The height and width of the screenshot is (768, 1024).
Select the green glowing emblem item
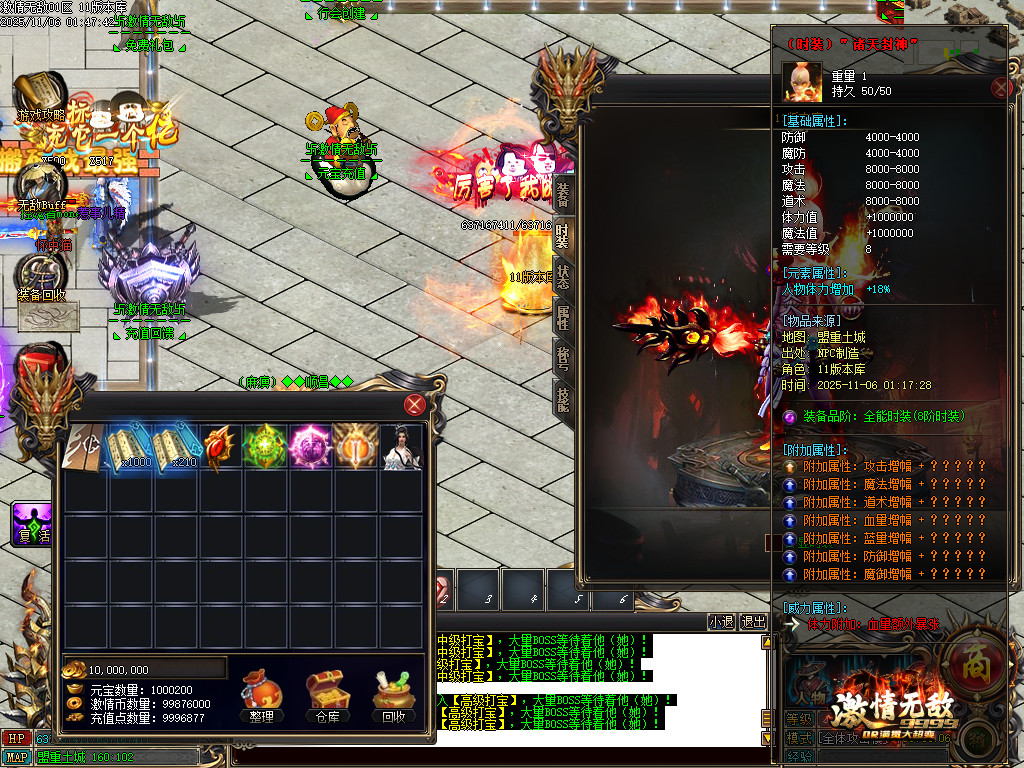pos(266,447)
